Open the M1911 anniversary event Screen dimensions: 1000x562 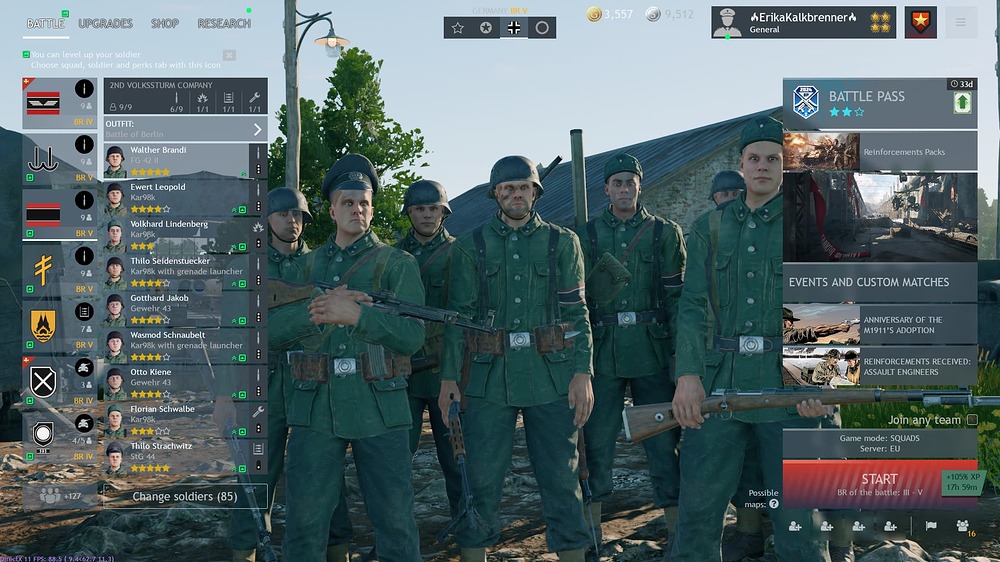click(x=880, y=325)
